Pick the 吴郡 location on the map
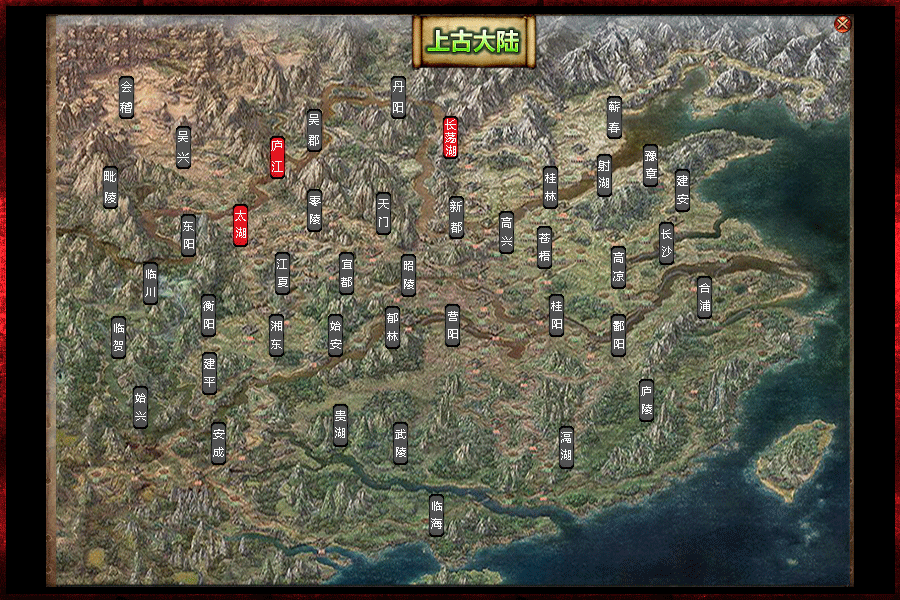This screenshot has height=600, width=900. coord(314,130)
